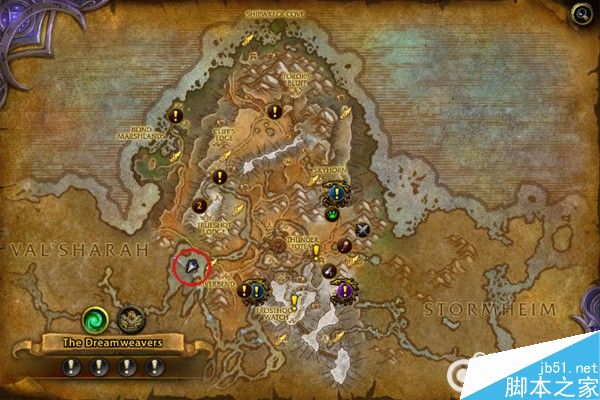
Task: Select the crossed swords PvP world quest
Action: (x=363, y=229)
